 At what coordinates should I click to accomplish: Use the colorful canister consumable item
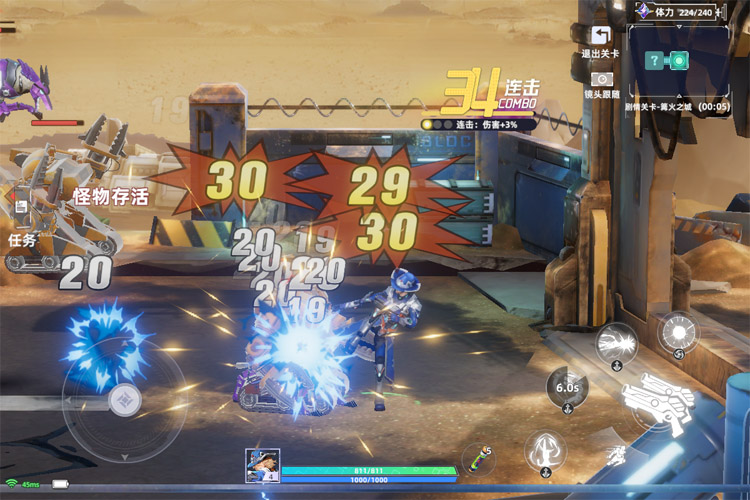(480, 460)
